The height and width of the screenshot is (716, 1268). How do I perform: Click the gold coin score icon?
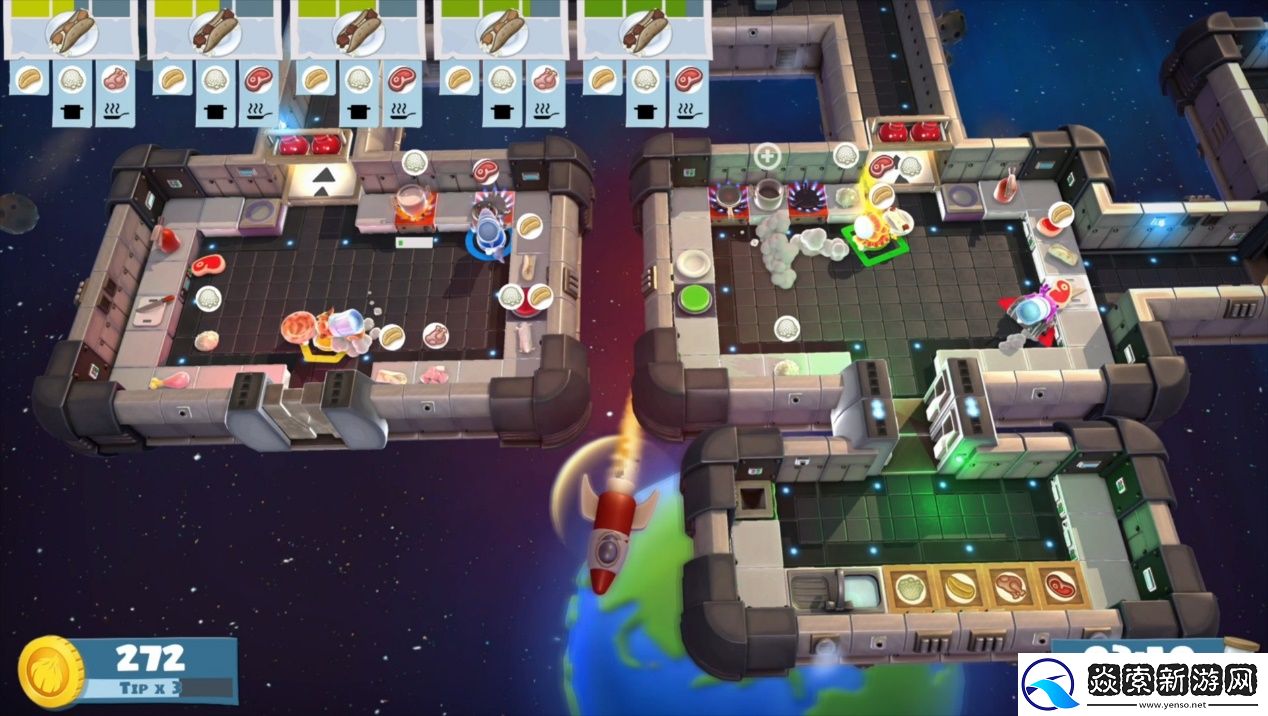click(x=51, y=672)
